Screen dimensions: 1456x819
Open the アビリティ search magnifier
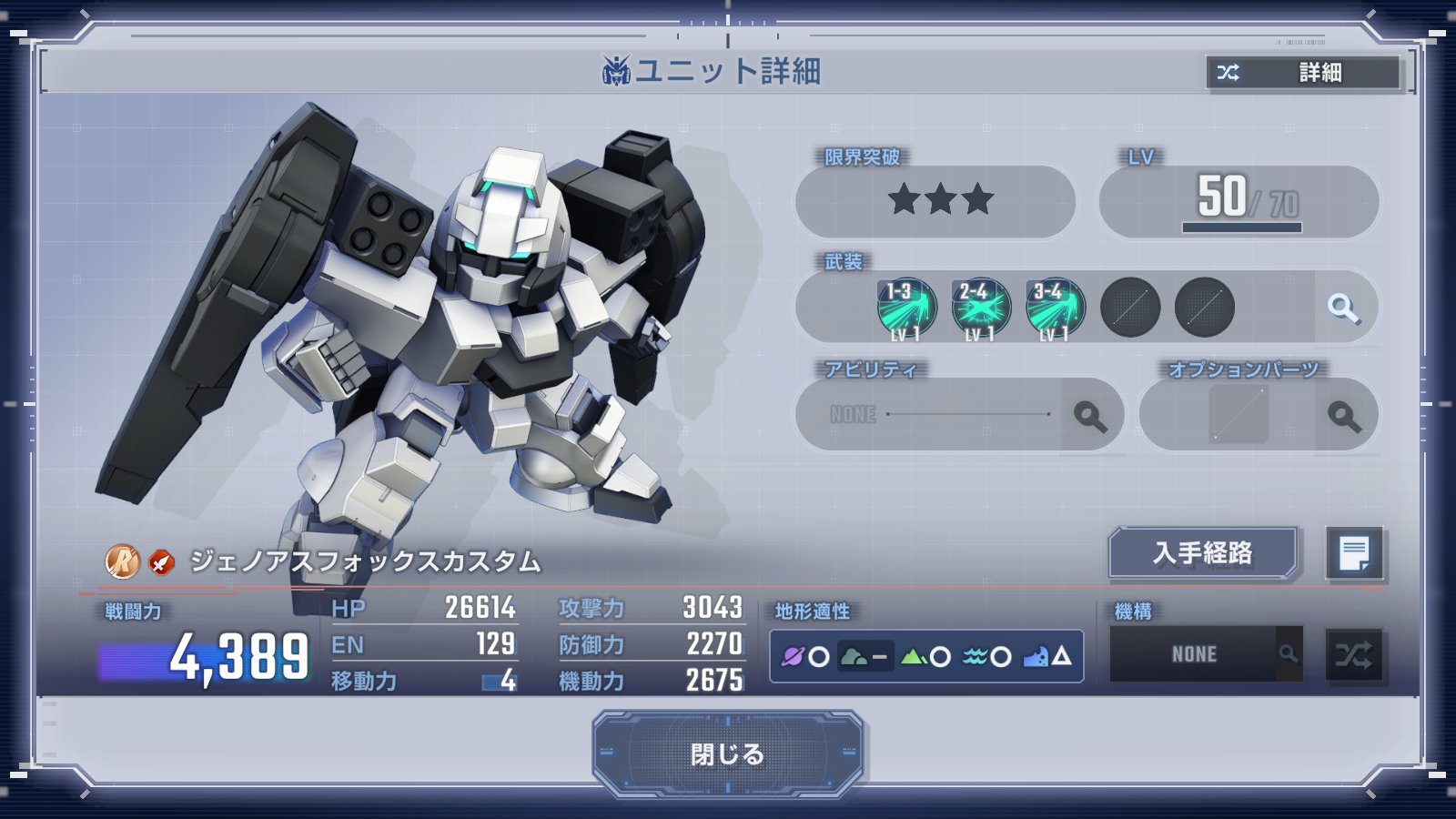coord(1090,416)
